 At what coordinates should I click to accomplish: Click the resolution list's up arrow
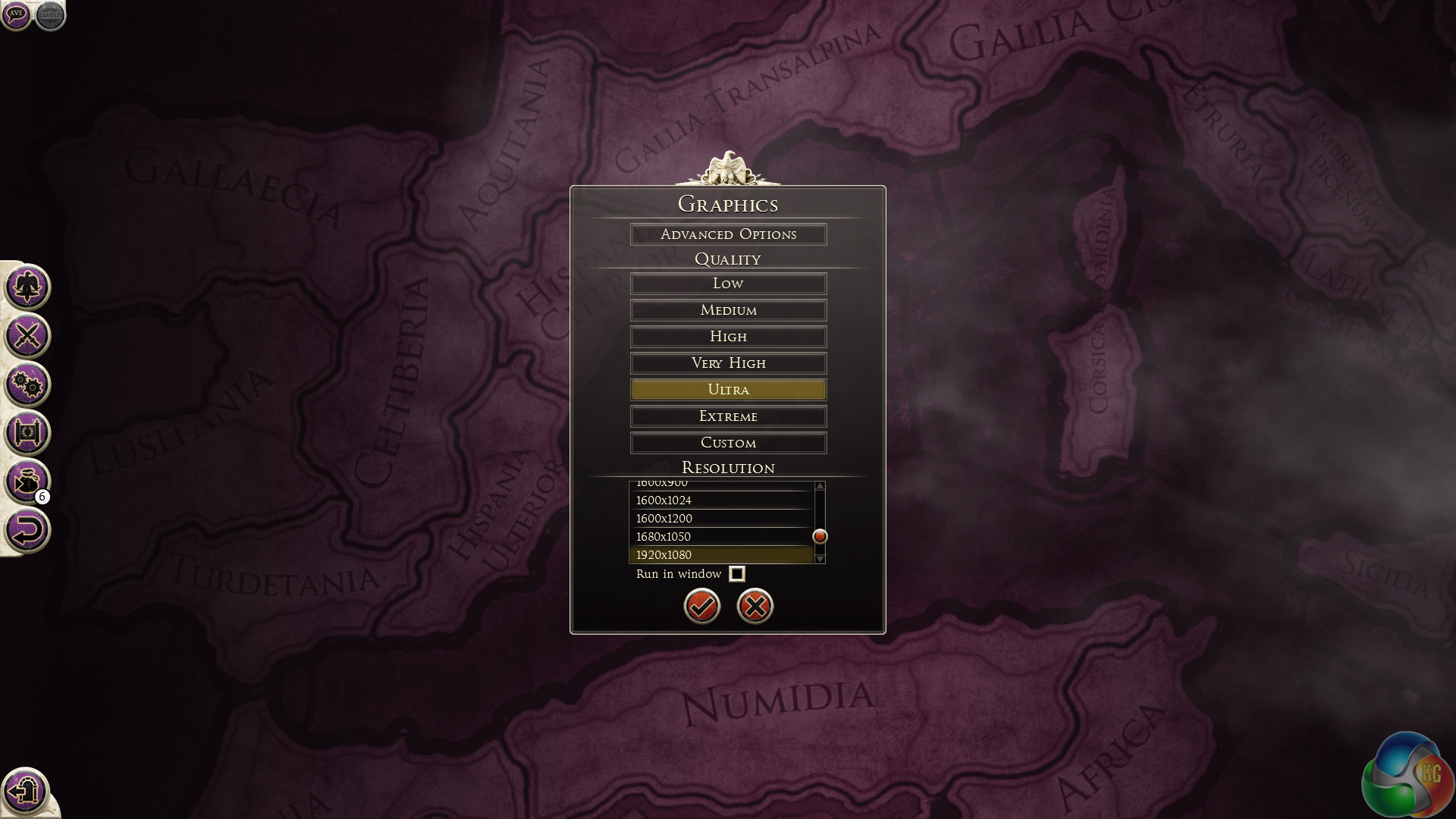pos(820,486)
